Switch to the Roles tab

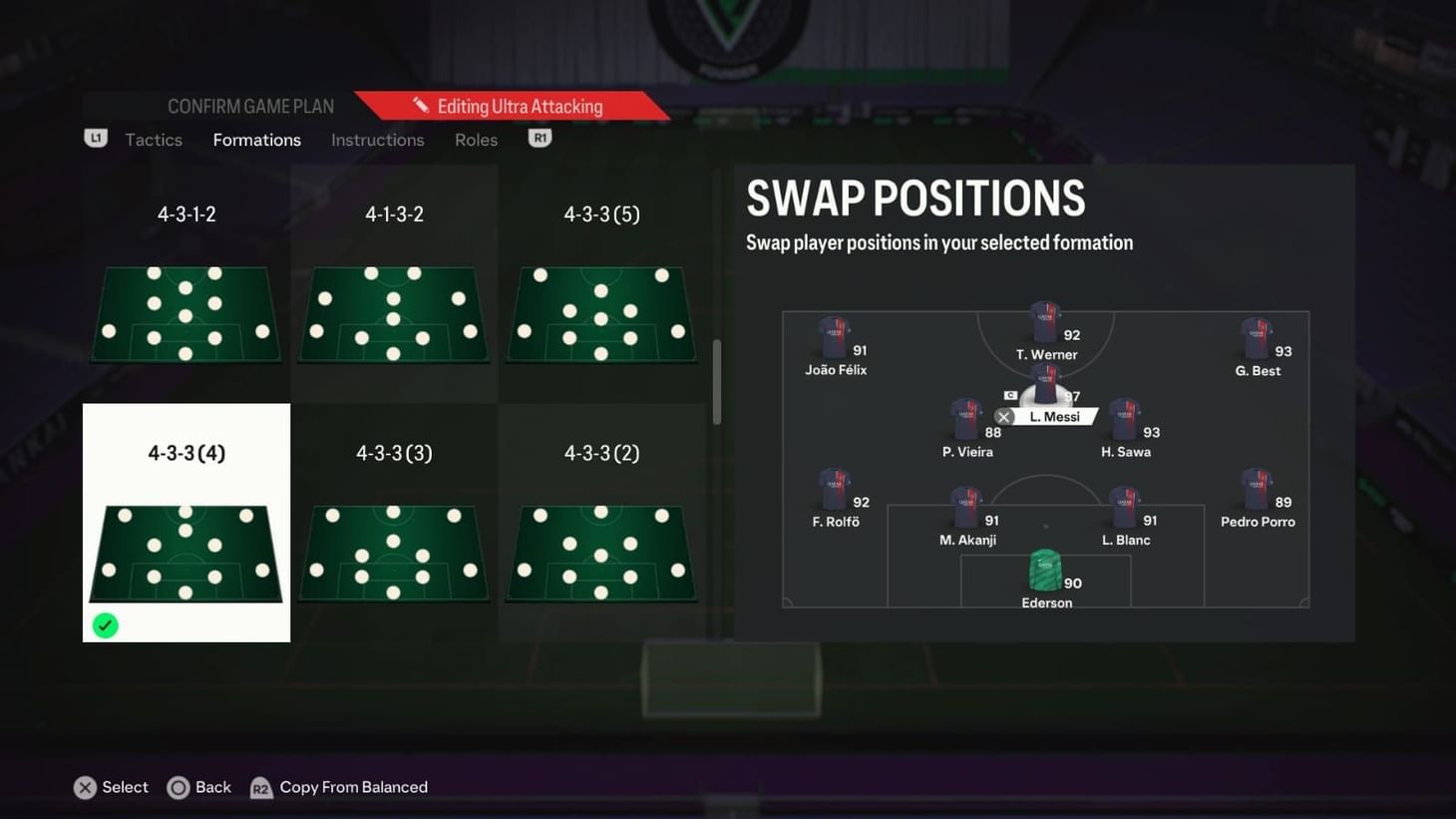(x=476, y=140)
